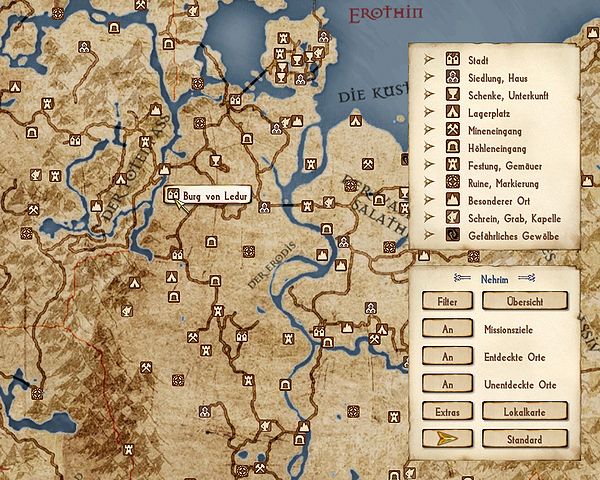Toggle Entdeckte Orte visibility

tap(442, 356)
